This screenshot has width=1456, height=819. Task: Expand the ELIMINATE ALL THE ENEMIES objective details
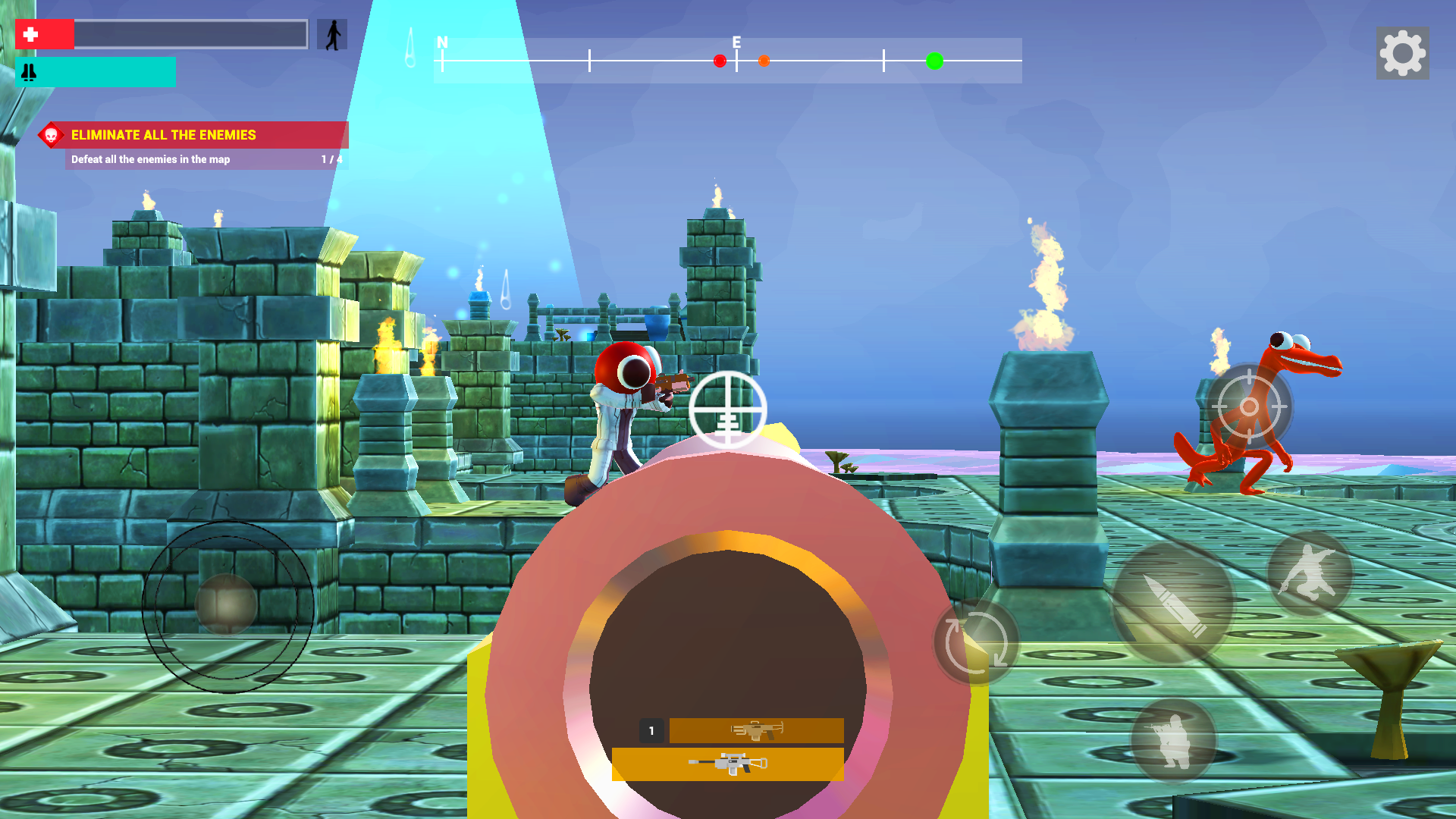point(163,135)
